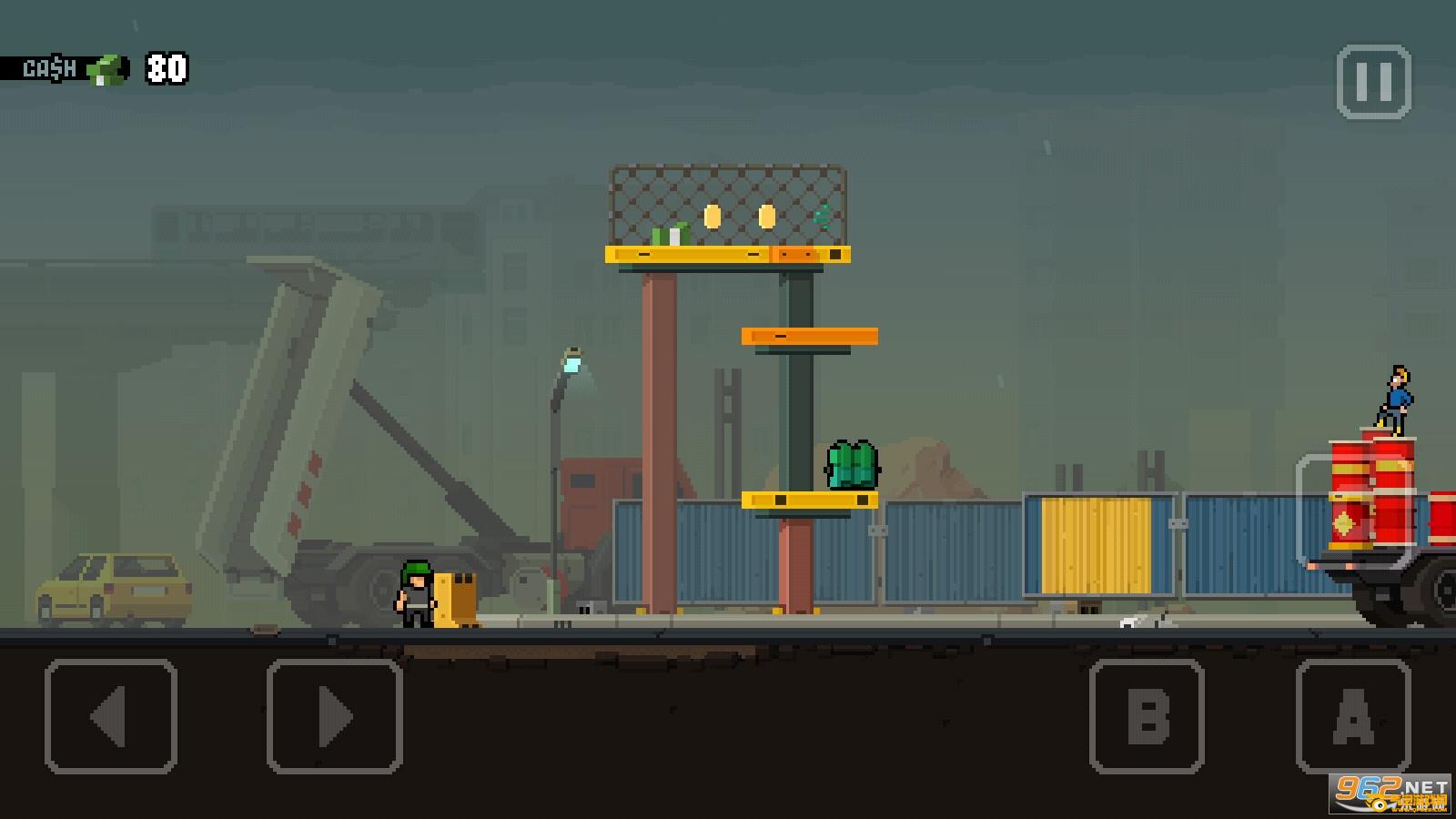Tap the on-screen B action button

click(x=1147, y=716)
